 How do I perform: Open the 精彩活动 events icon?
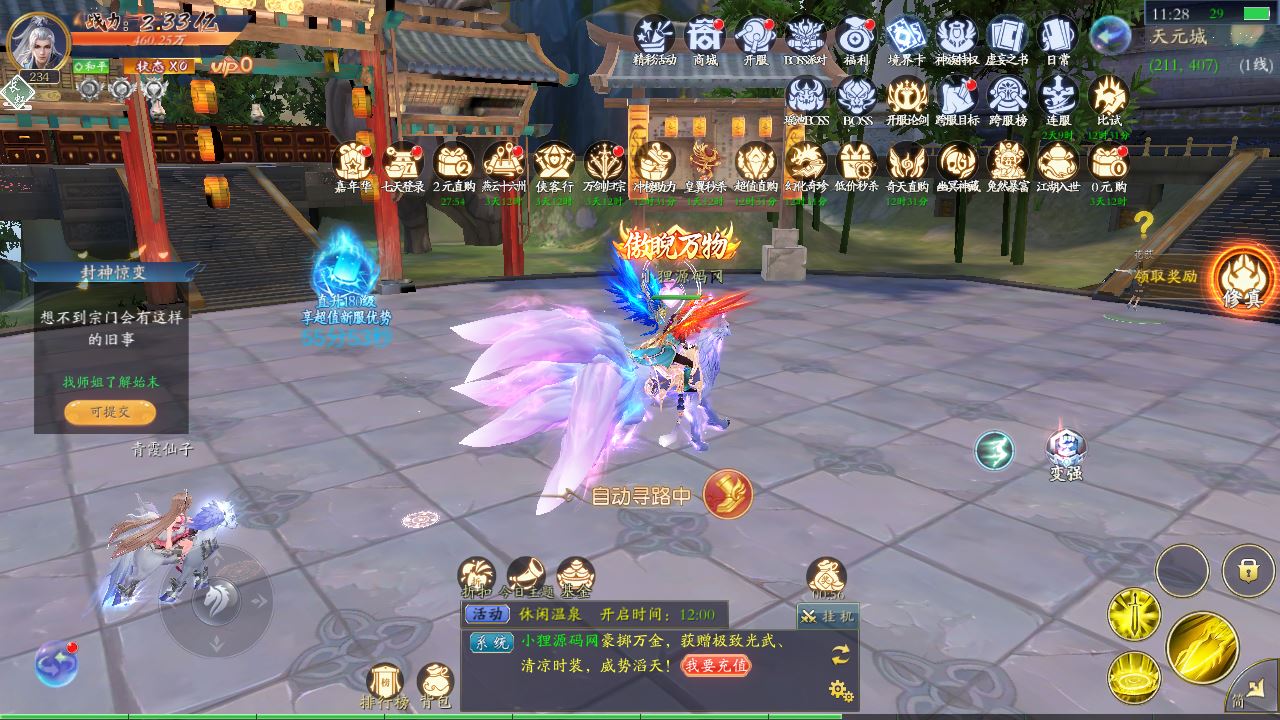tap(655, 37)
